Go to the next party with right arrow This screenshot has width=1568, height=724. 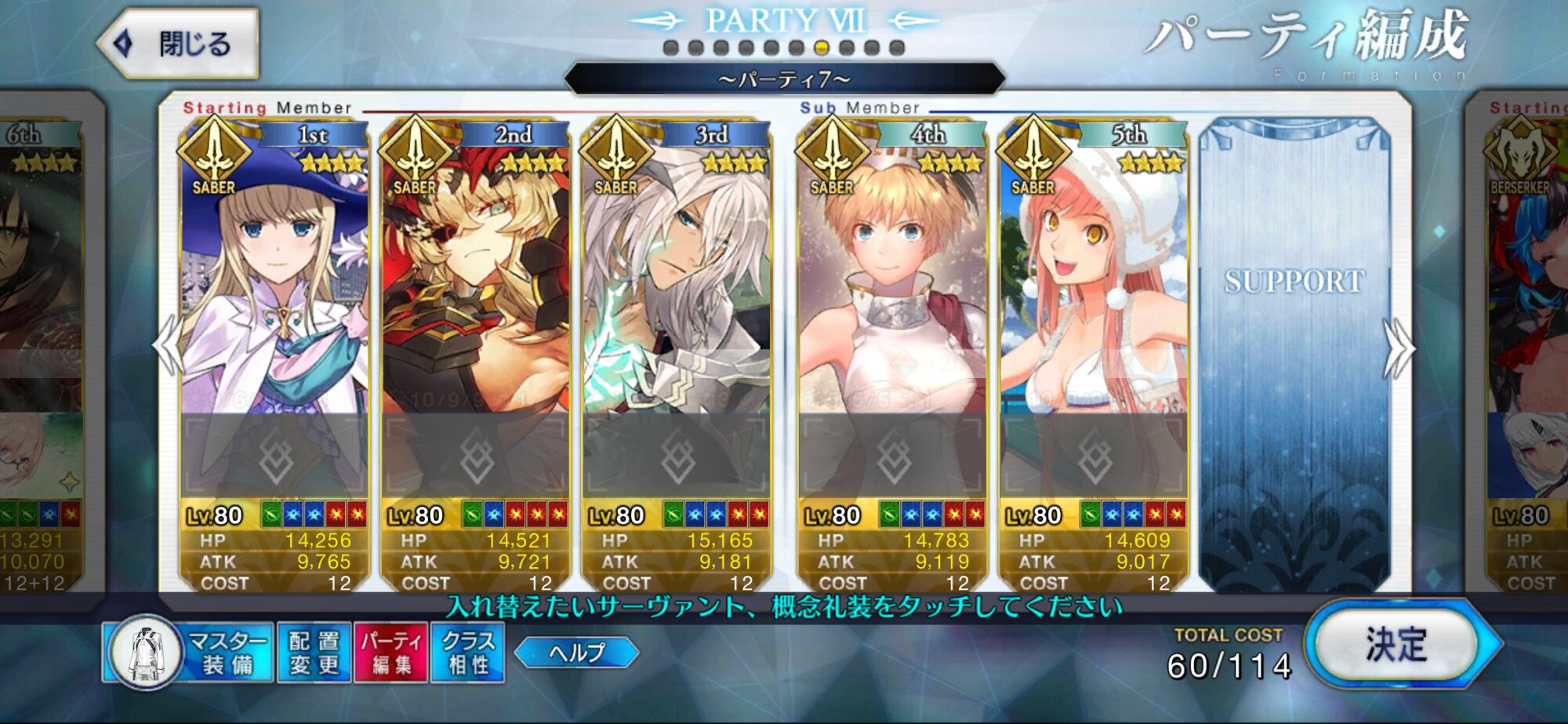(x=1398, y=349)
